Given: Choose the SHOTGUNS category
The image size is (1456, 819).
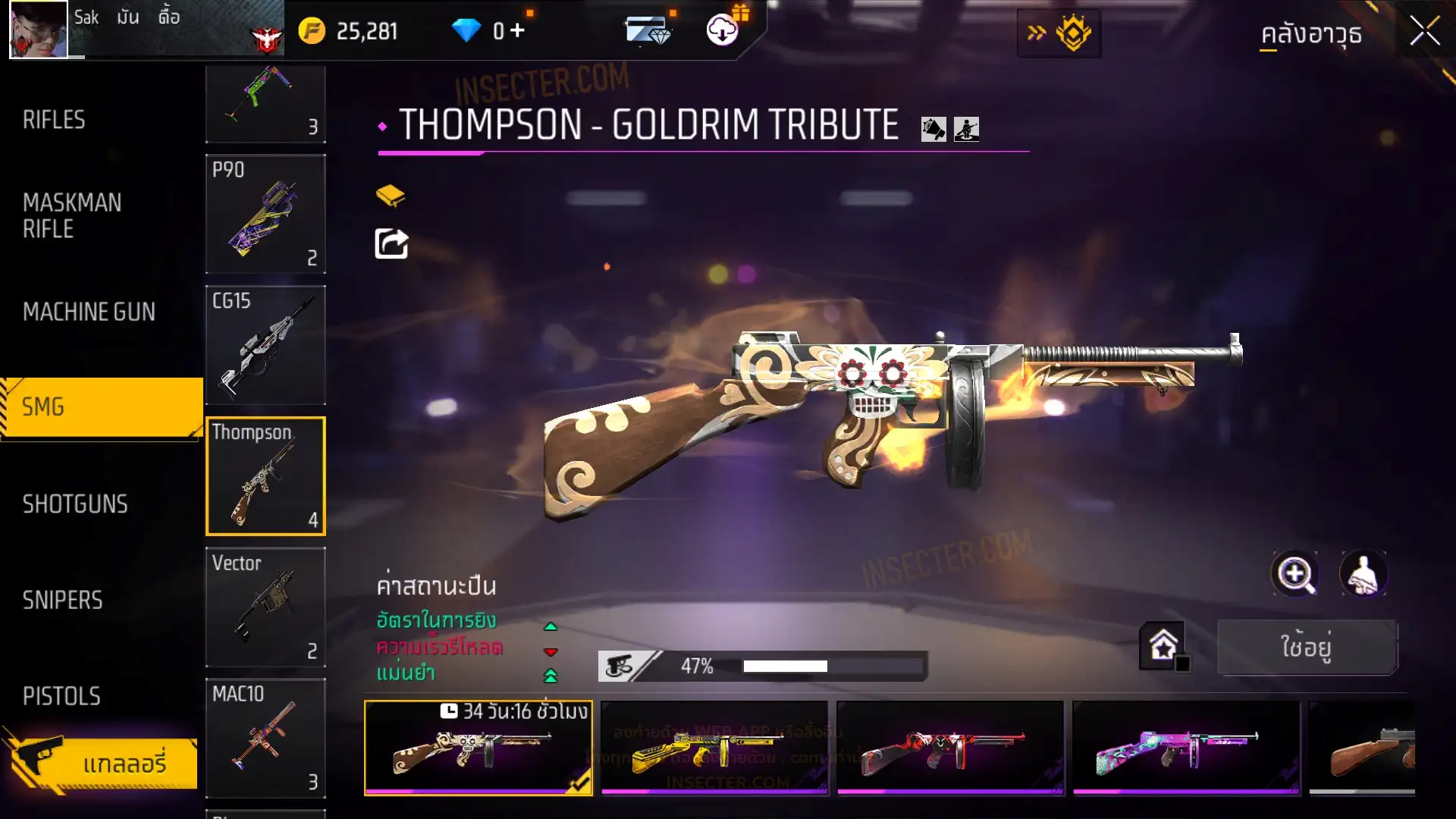Looking at the screenshot, I should click(75, 504).
